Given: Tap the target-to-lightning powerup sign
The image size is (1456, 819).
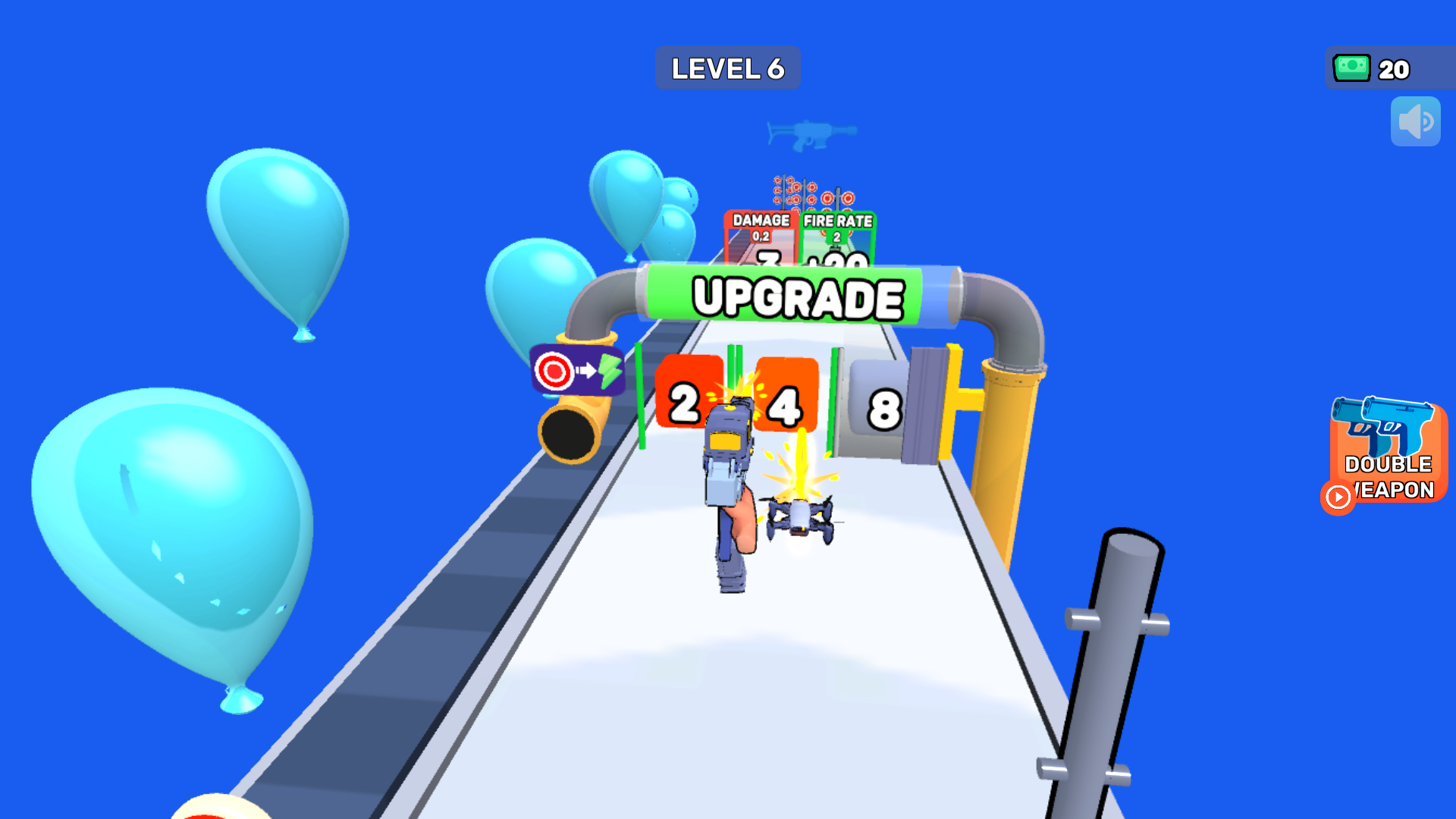Looking at the screenshot, I should [x=578, y=371].
